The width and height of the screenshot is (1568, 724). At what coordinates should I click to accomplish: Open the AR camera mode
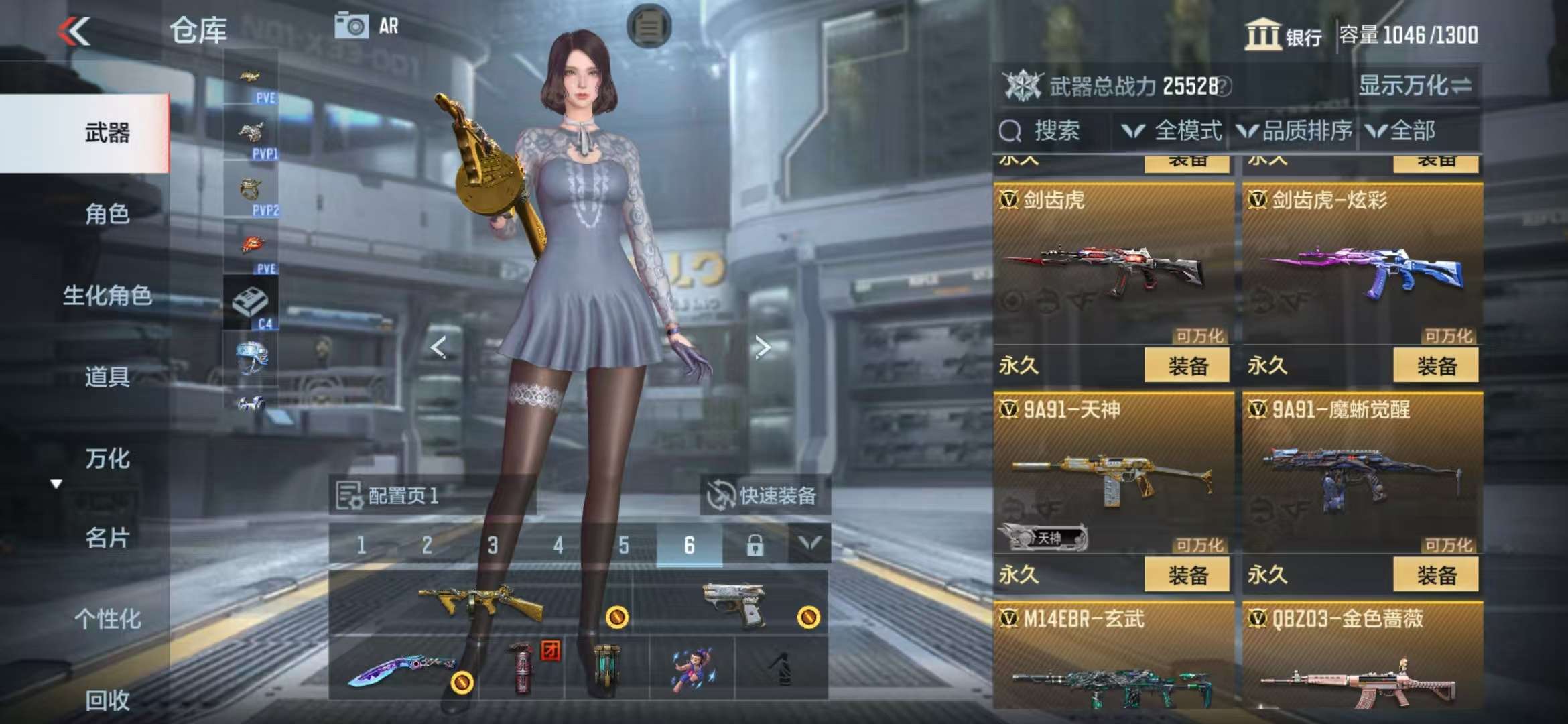point(367,26)
